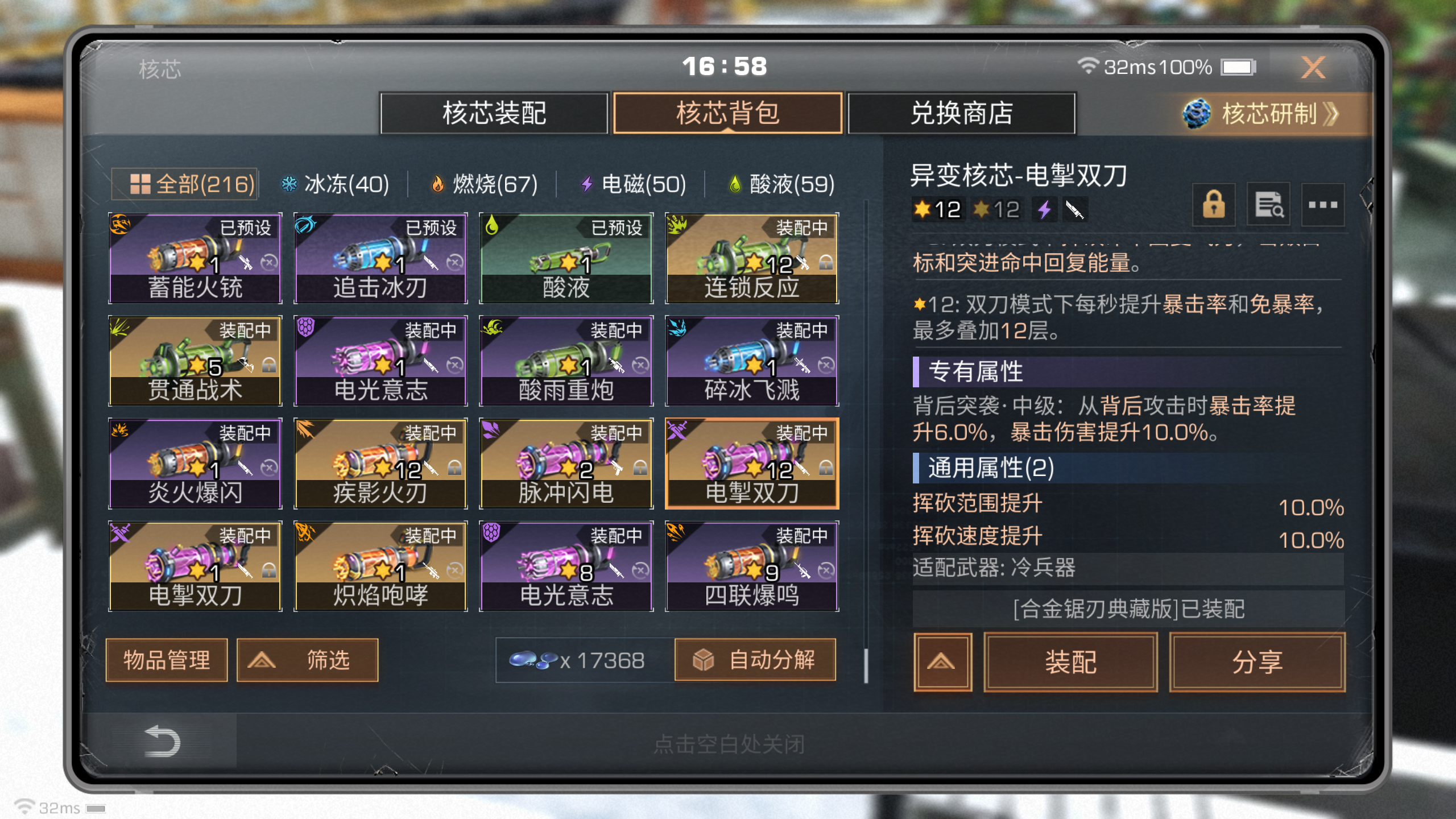Select the snowflake icon on the 冰冻 filter
The width and height of the screenshot is (1456, 819).
coord(291,184)
